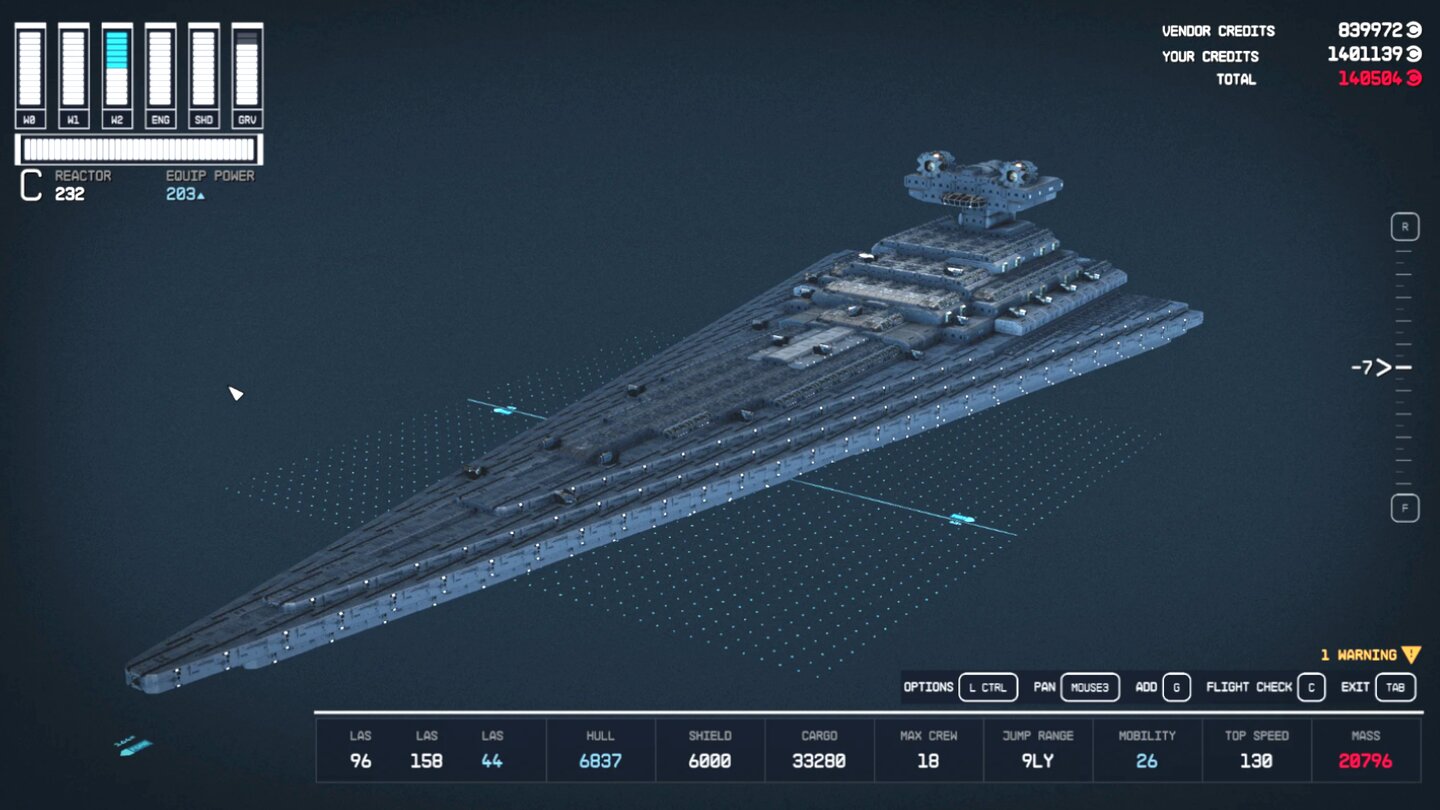Click the R key button on right edge
The width and height of the screenshot is (1440, 810).
point(1404,227)
